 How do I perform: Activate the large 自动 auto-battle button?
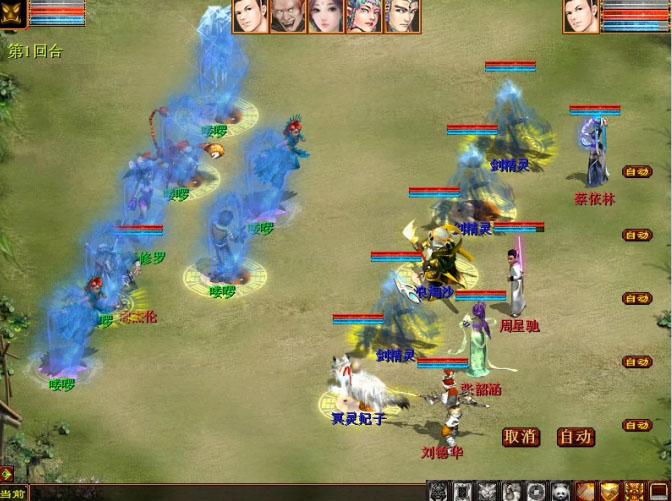(x=576, y=436)
